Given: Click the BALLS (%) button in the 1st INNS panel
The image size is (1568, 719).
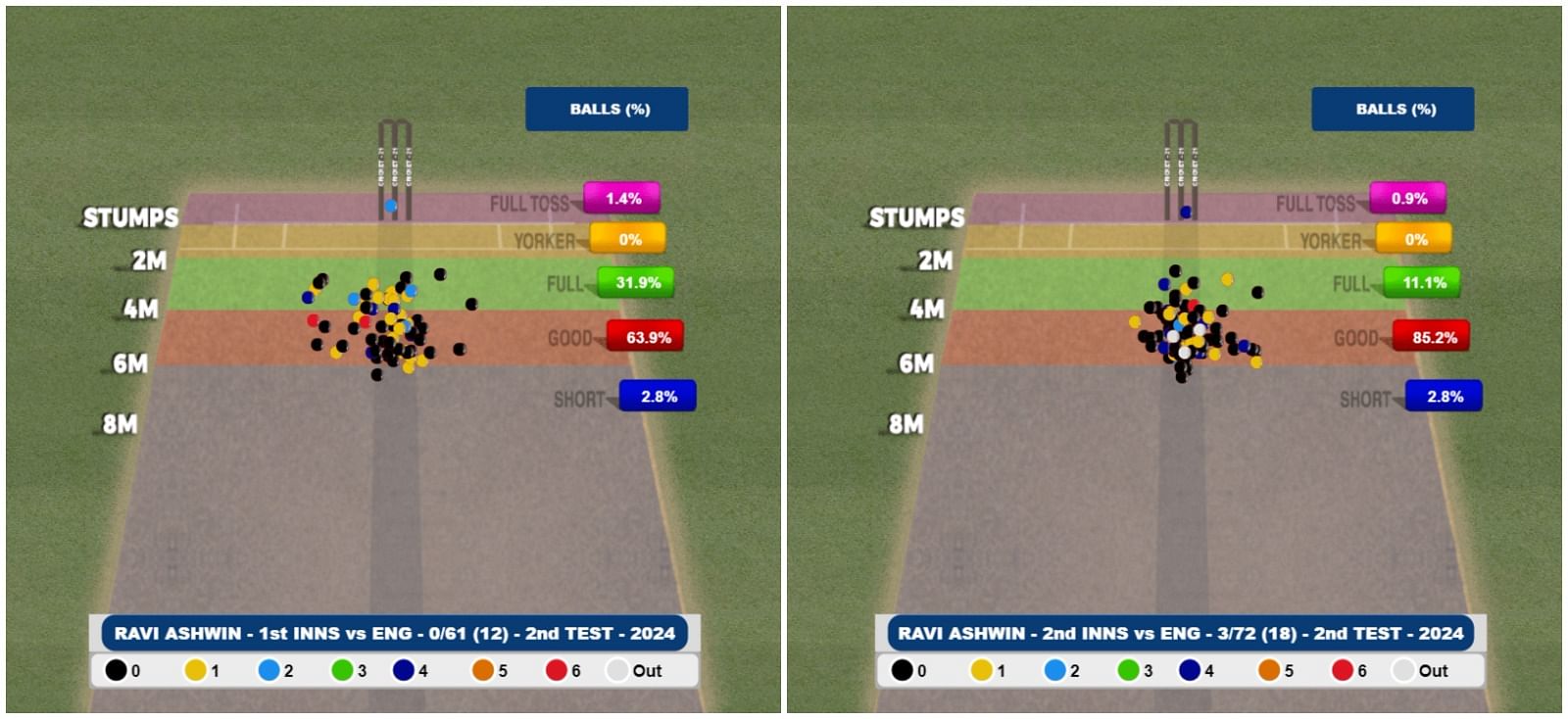Looking at the screenshot, I should point(607,109).
